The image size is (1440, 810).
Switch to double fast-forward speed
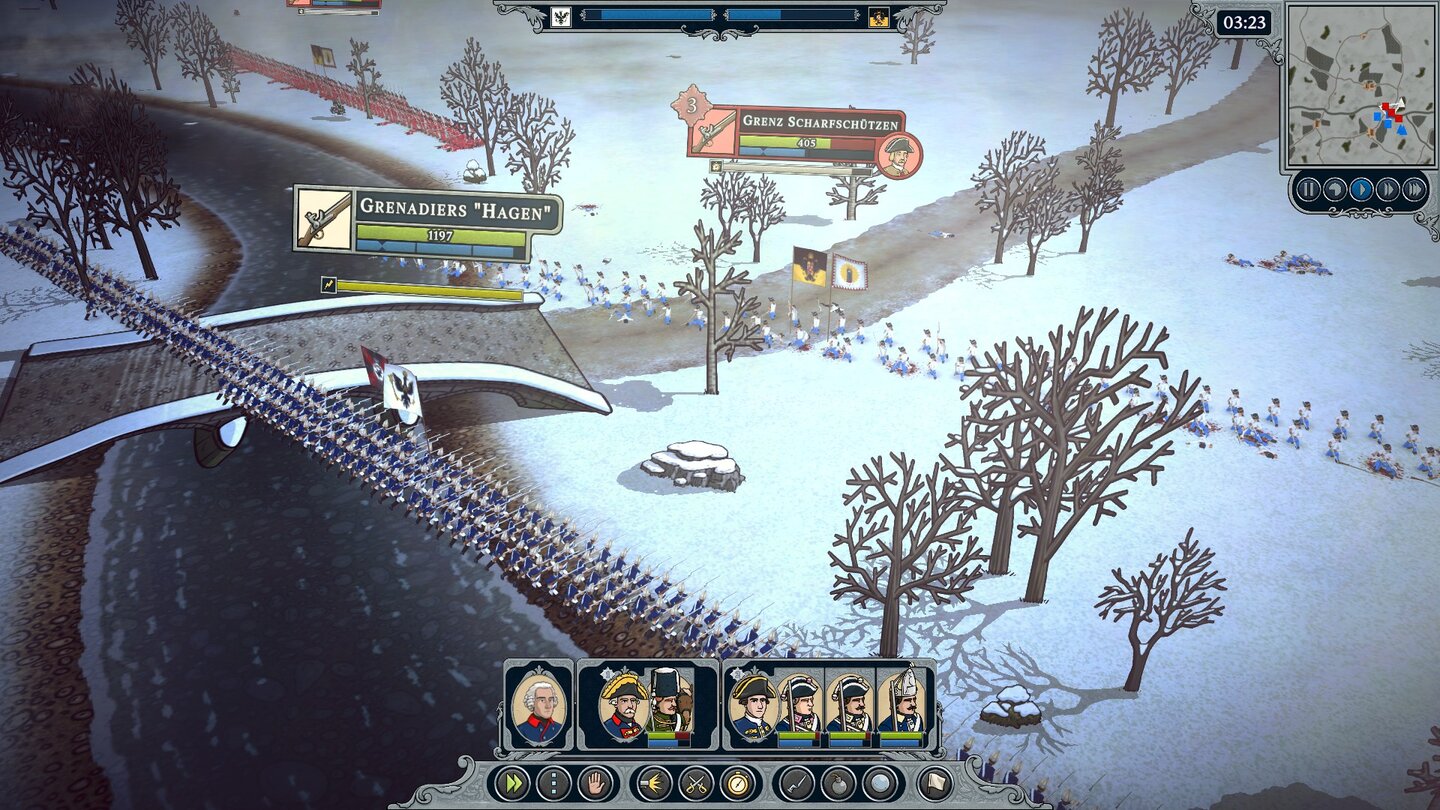click(x=1387, y=189)
